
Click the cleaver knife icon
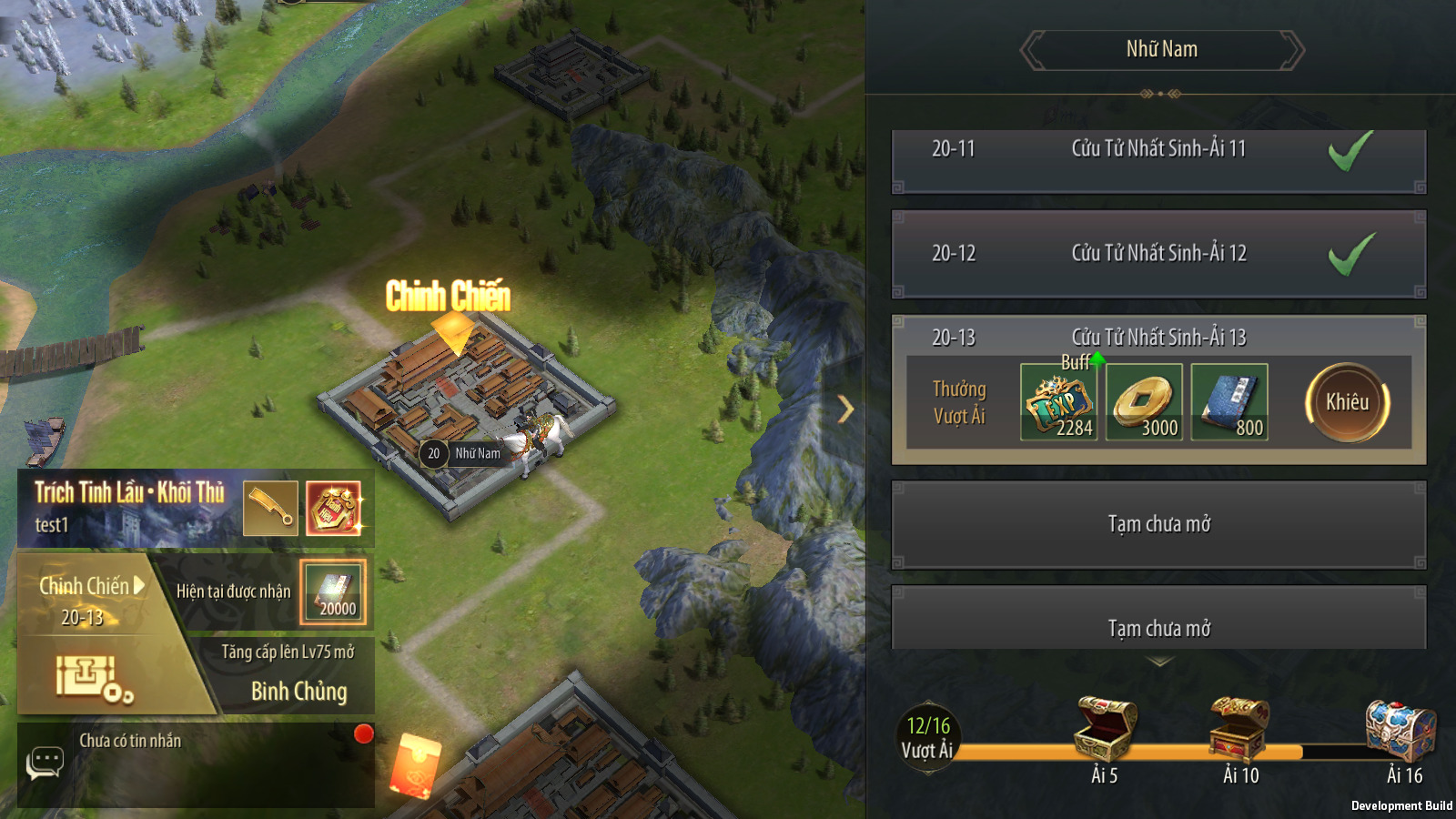[x=270, y=508]
